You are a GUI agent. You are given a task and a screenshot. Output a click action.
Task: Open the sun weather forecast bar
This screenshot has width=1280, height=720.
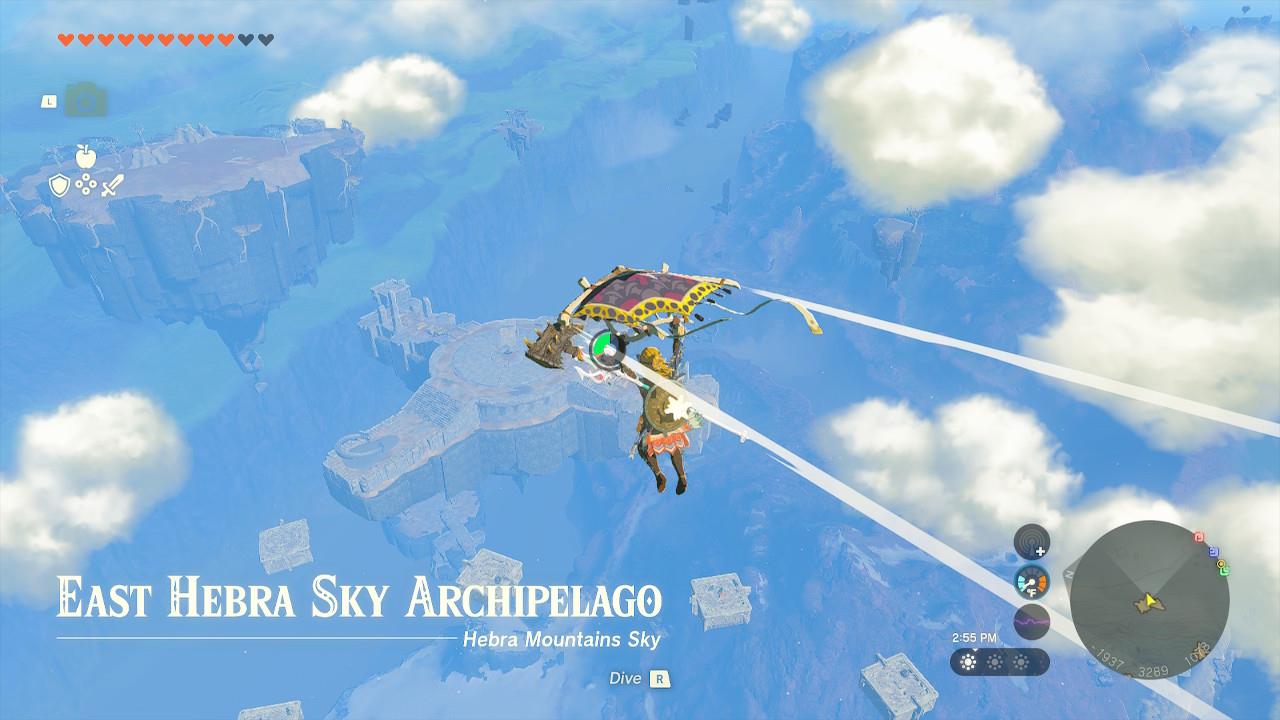tap(999, 662)
